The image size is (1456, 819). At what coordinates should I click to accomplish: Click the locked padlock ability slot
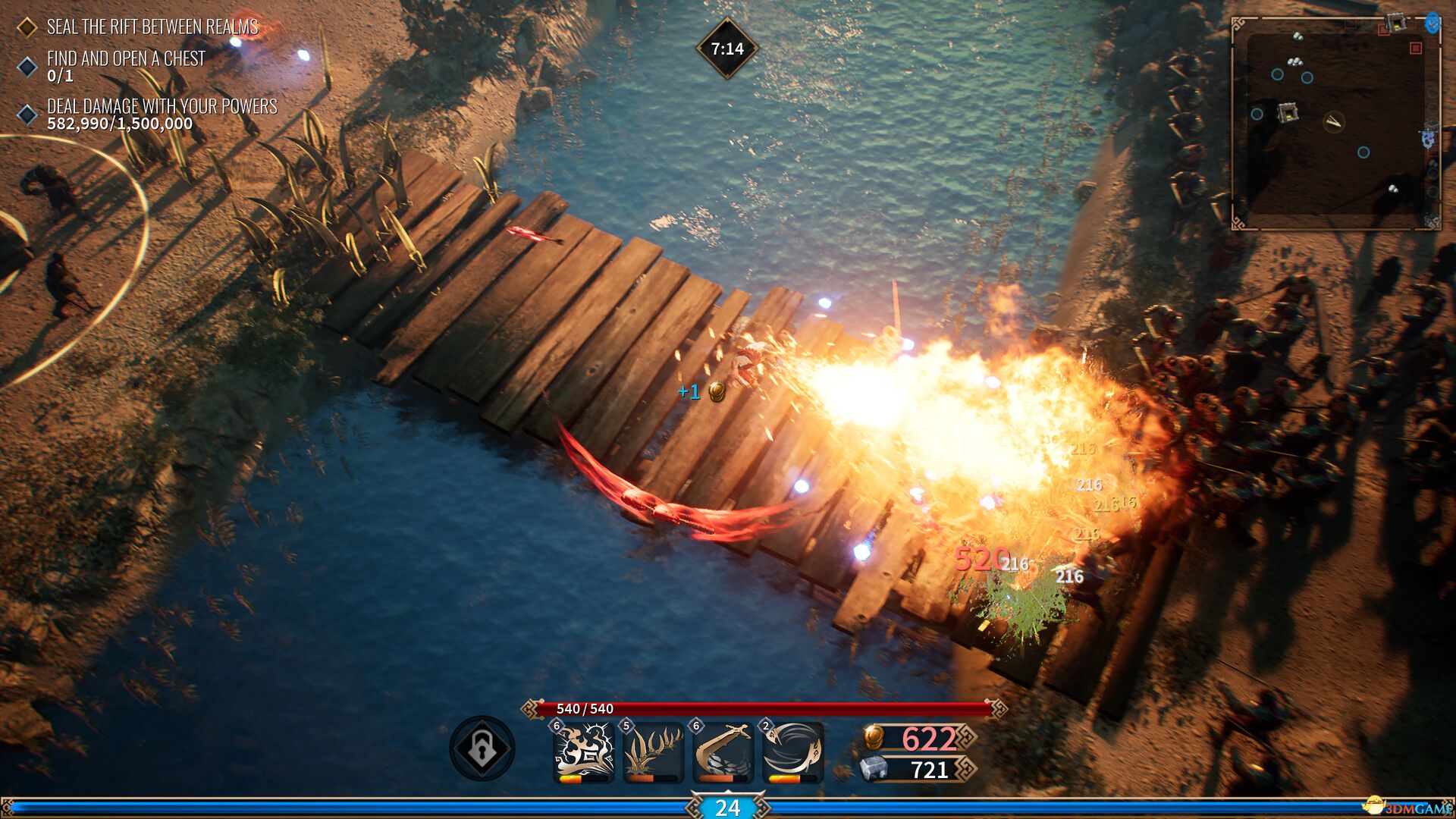click(x=482, y=748)
